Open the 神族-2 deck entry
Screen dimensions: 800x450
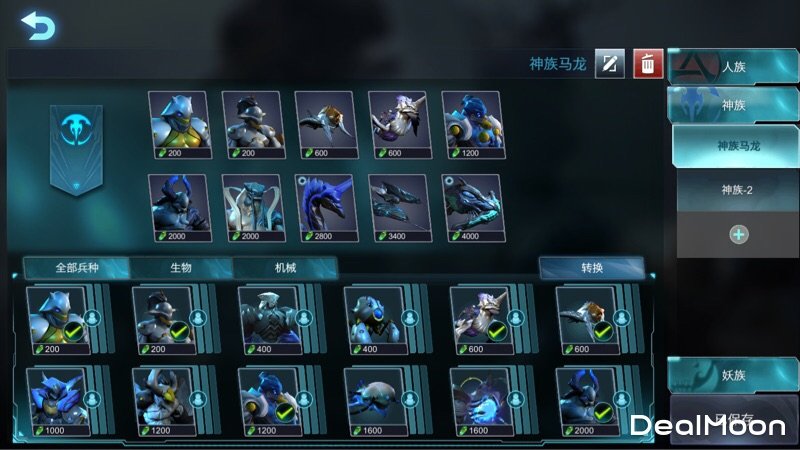coord(738,189)
